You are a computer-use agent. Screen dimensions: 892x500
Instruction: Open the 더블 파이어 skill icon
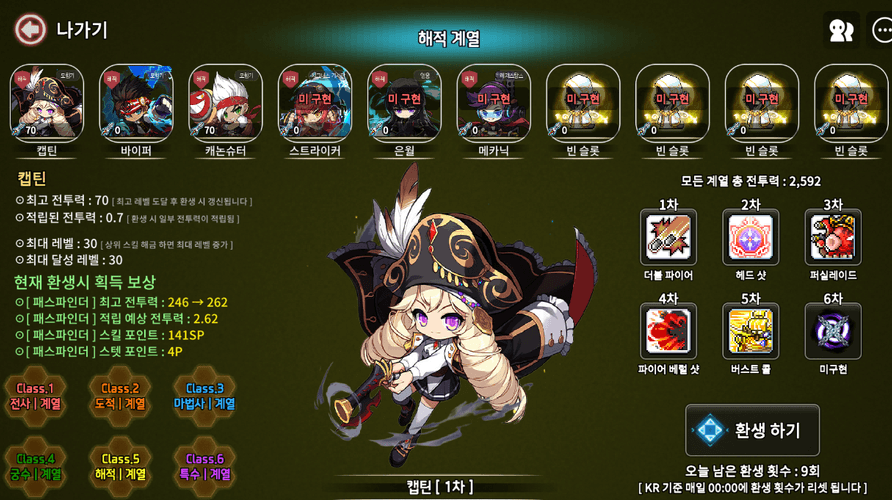tap(669, 238)
